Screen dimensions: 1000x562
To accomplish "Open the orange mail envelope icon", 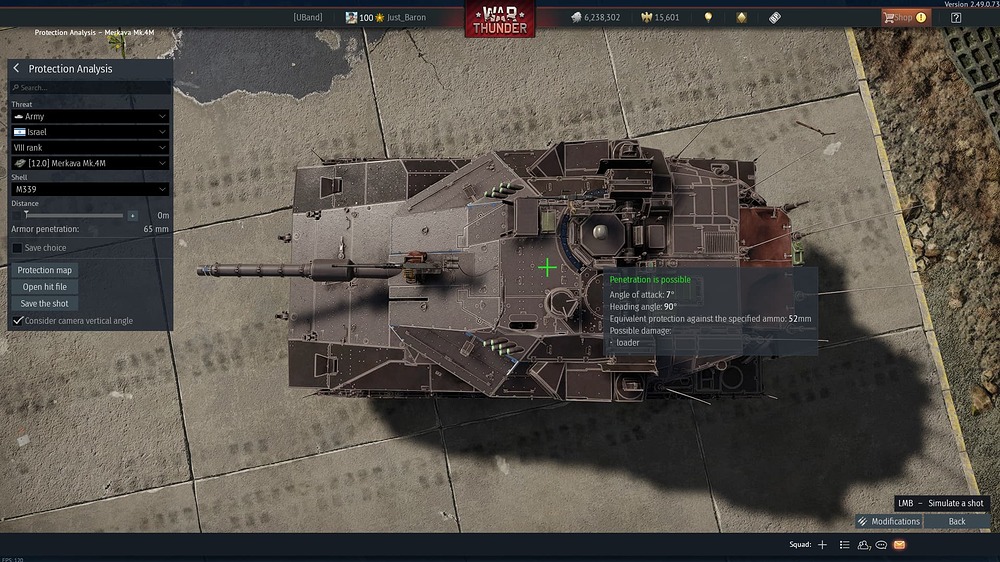I will [899, 545].
